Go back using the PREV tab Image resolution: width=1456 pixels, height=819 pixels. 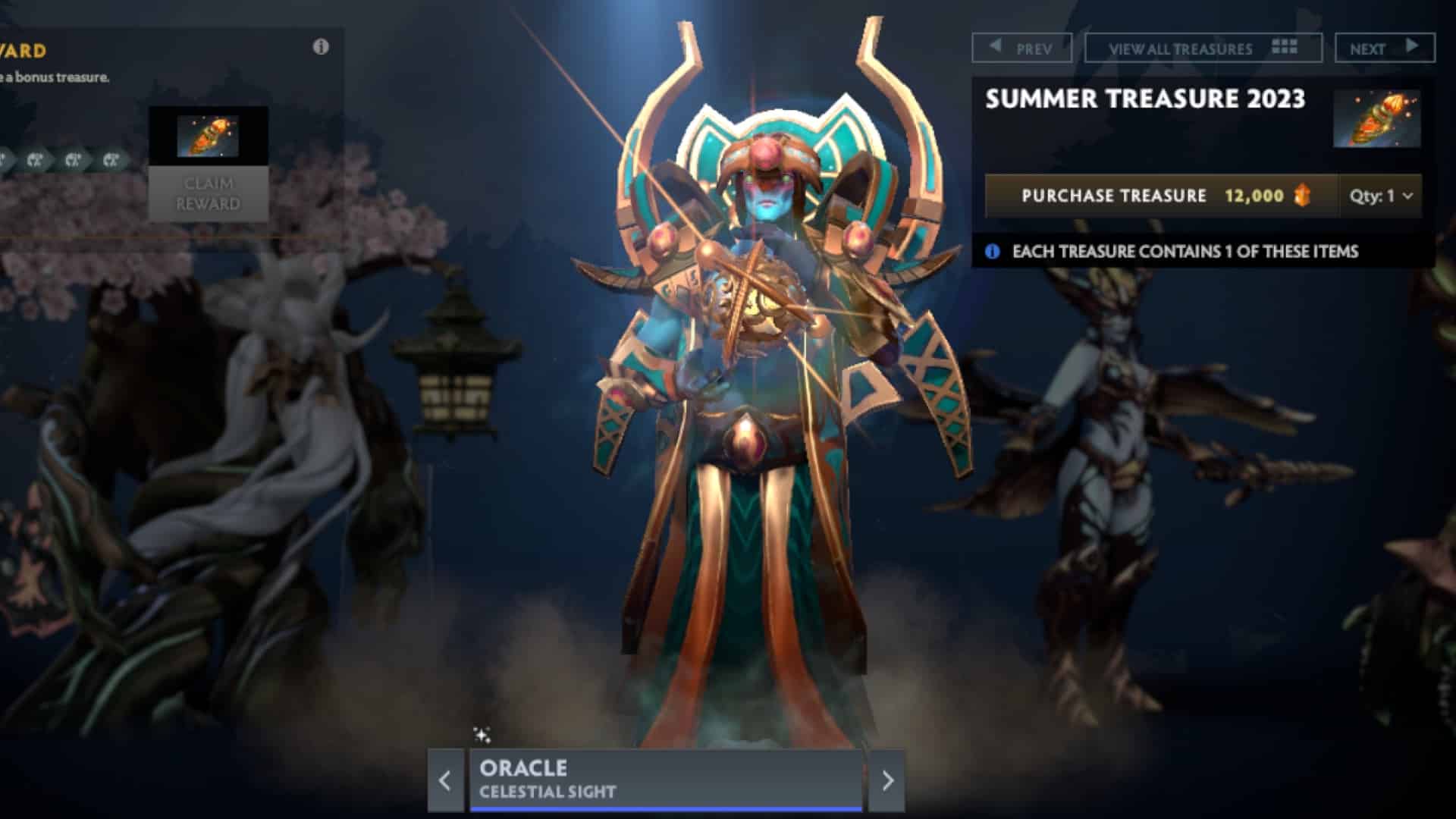coord(1022,49)
